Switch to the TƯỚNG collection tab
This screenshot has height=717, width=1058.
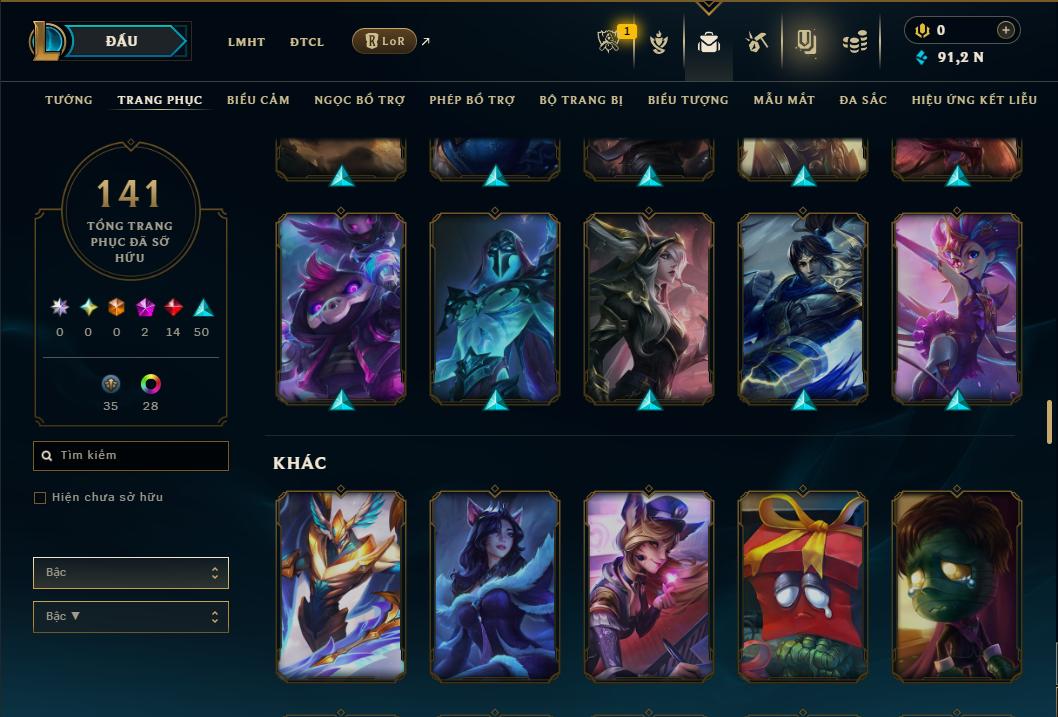69,100
